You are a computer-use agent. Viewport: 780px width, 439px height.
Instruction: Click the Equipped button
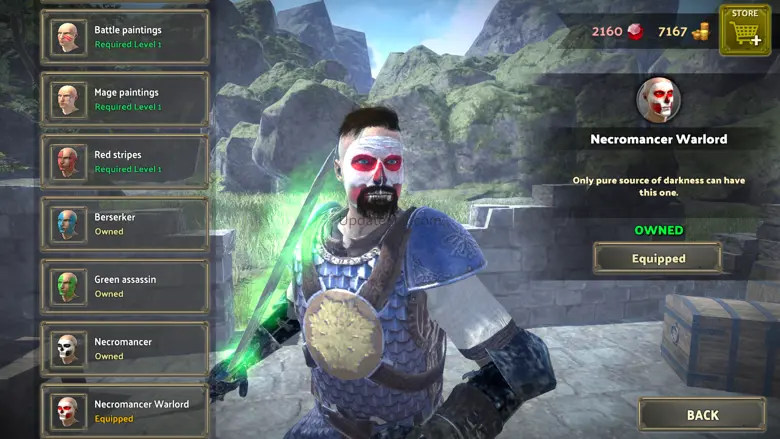(x=657, y=258)
